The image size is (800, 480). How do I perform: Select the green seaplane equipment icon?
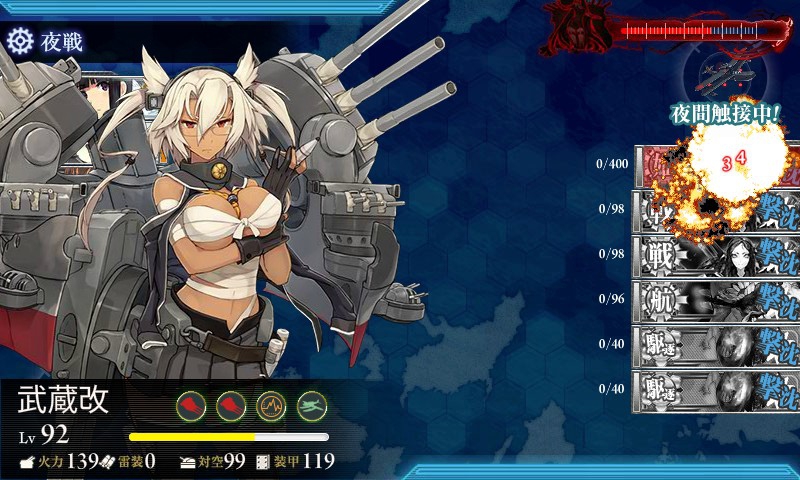point(313,405)
